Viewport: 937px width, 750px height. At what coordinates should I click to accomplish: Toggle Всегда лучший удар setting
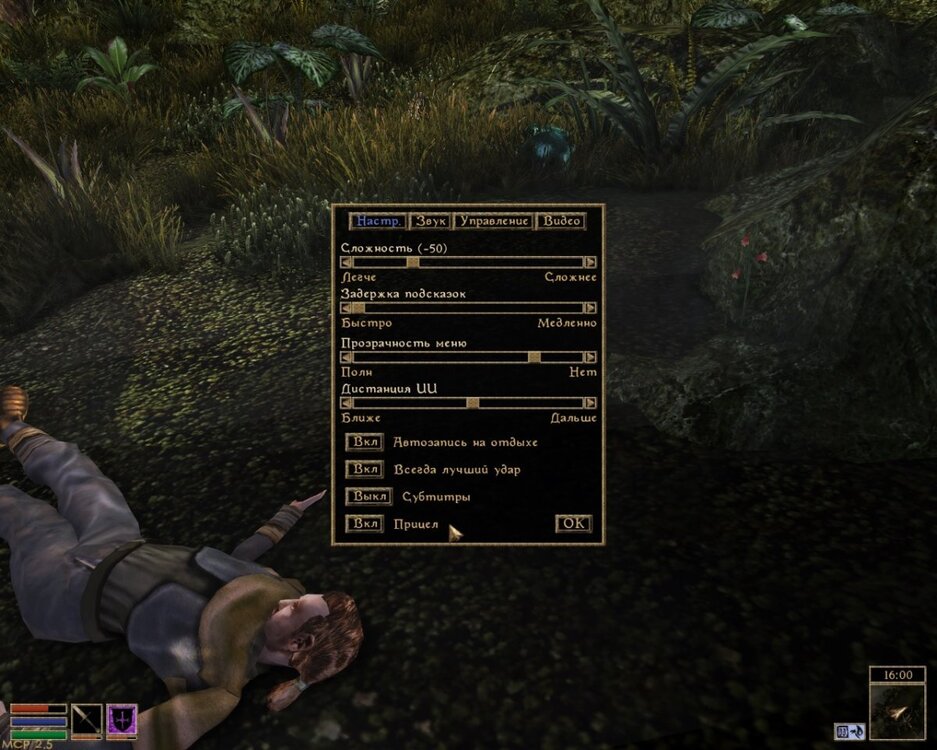click(364, 469)
